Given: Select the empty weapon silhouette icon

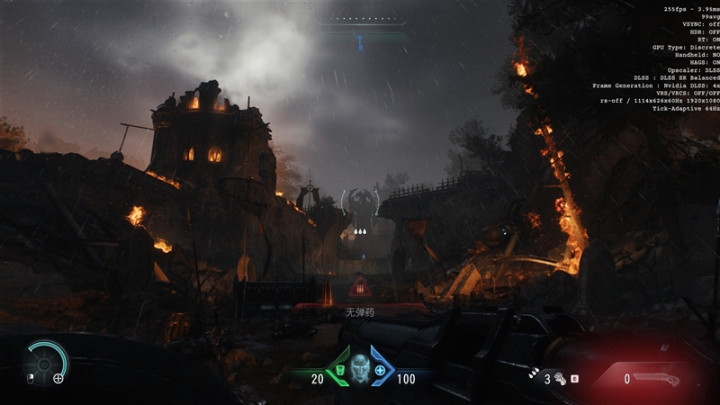Looking at the screenshot, I should [657, 379].
